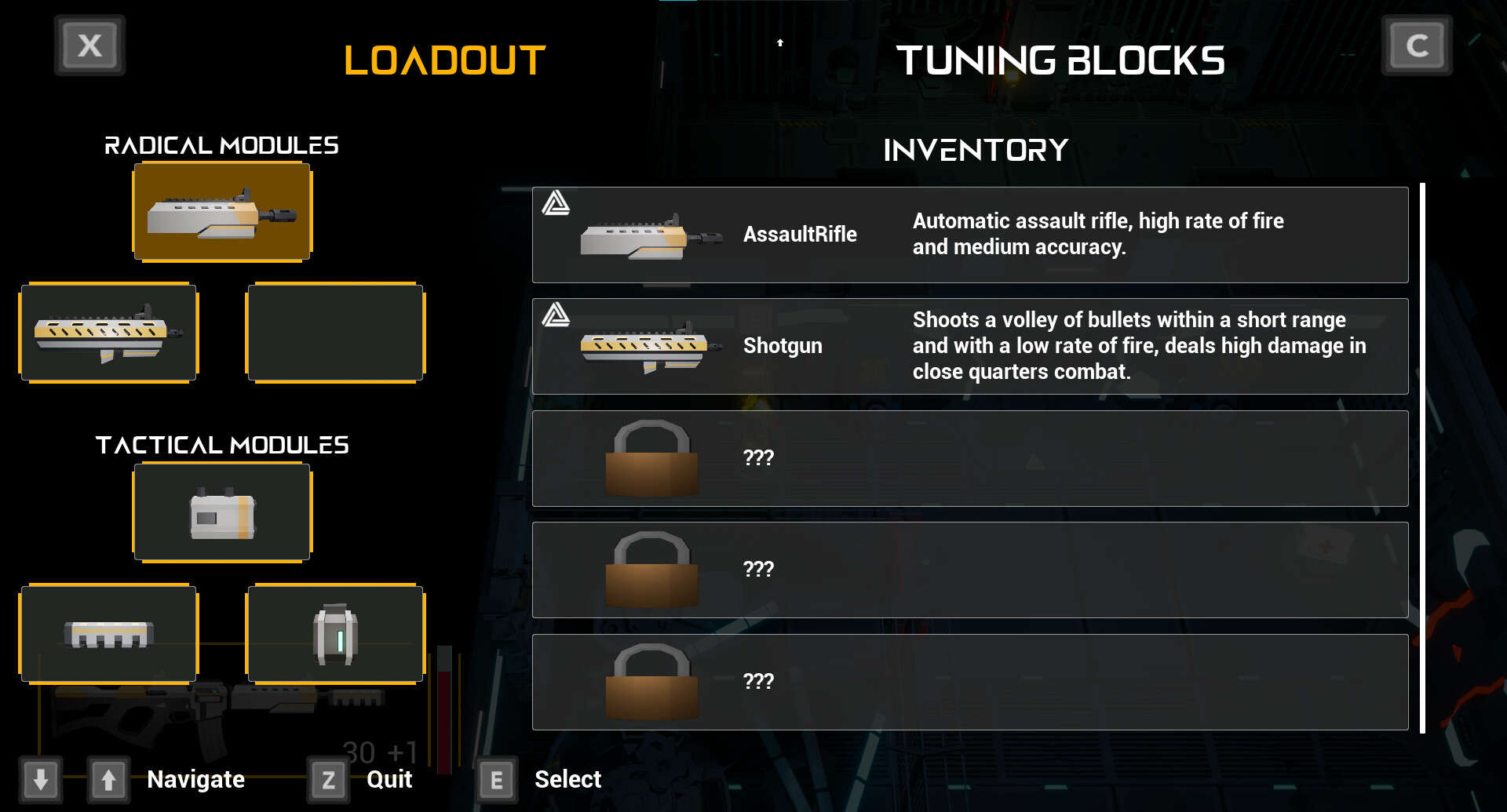Open the first locked ??? inventory item
1507x812 pixels.
(x=970, y=457)
